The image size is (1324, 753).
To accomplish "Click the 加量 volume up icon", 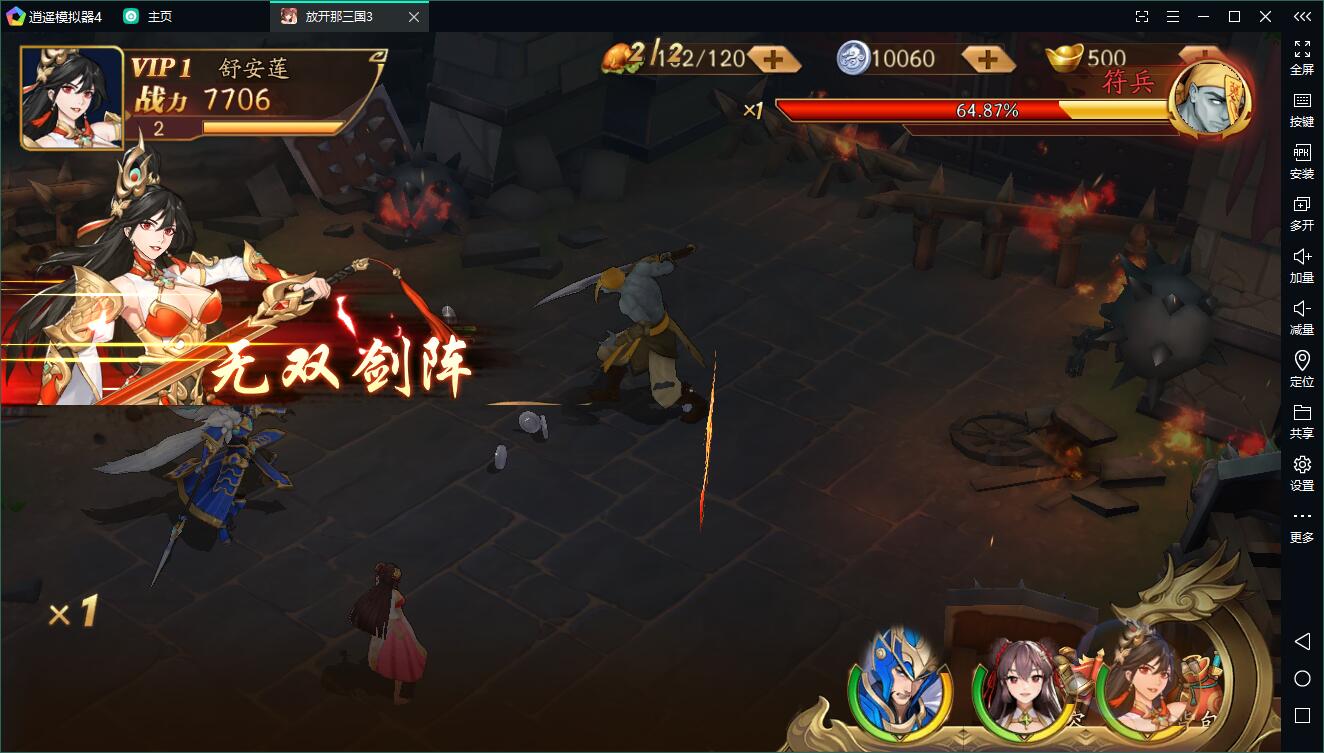I will (1302, 266).
